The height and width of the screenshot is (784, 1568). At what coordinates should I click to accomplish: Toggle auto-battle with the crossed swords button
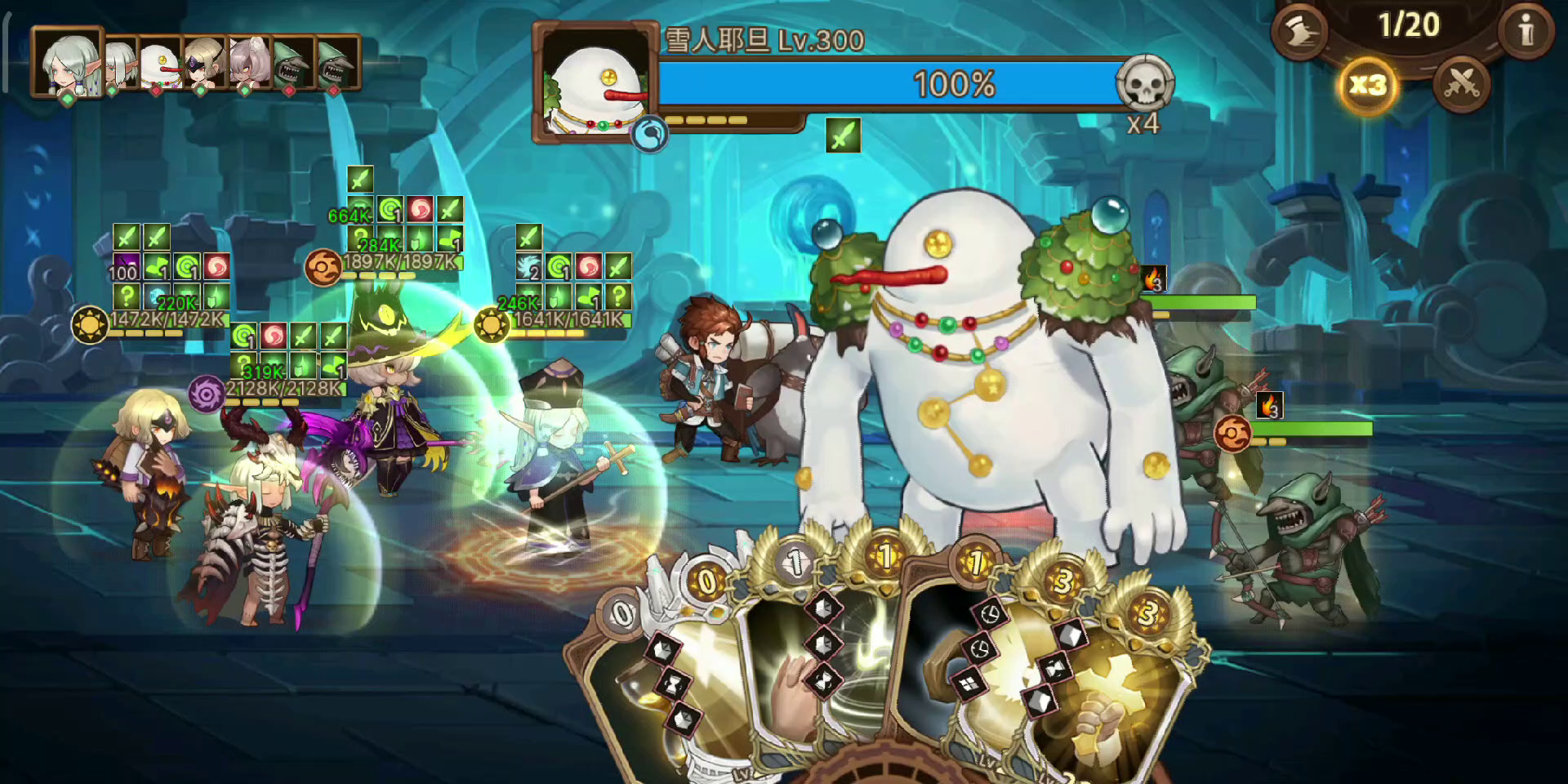click(1461, 84)
